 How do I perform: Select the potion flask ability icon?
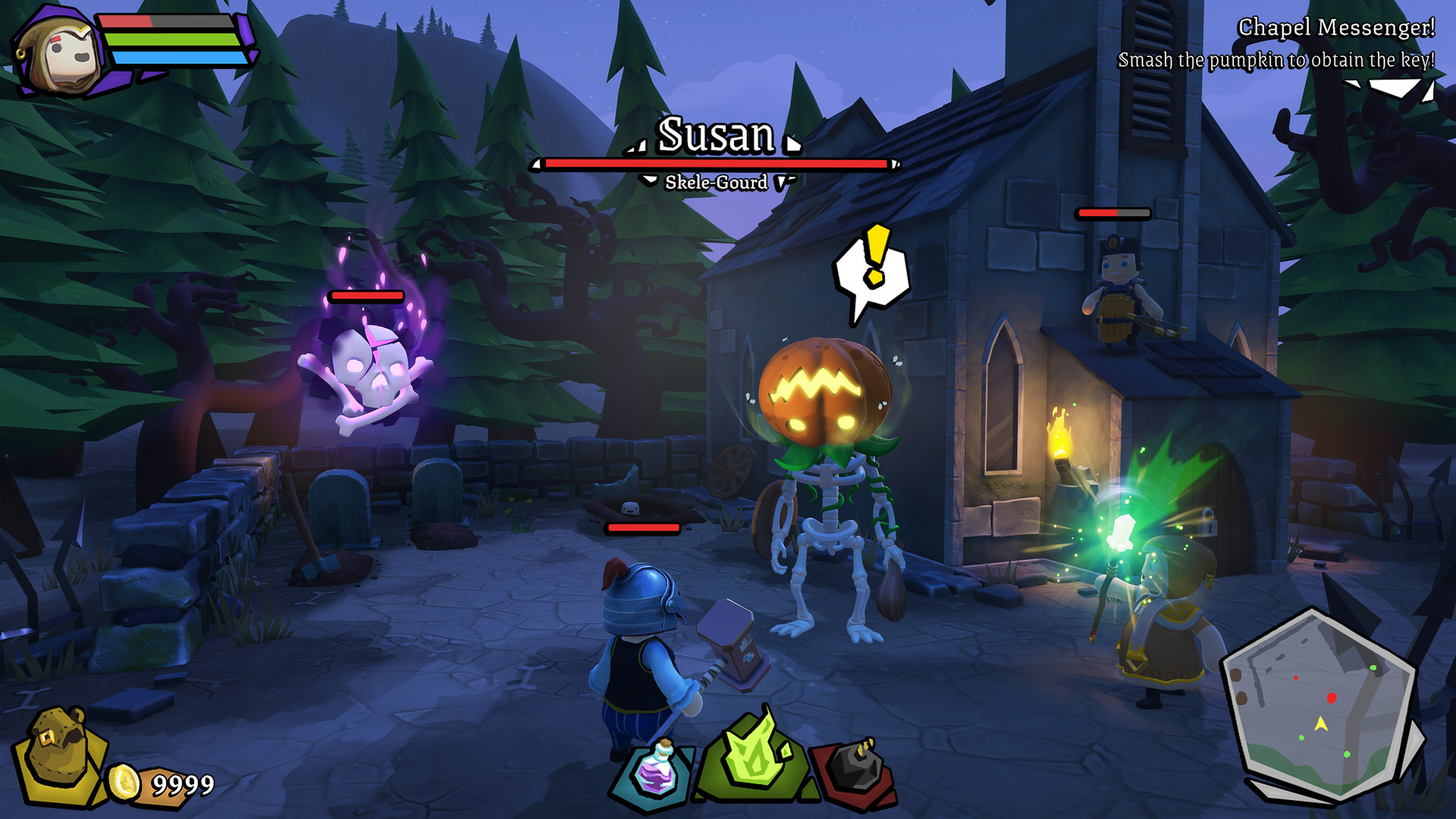tap(657, 770)
